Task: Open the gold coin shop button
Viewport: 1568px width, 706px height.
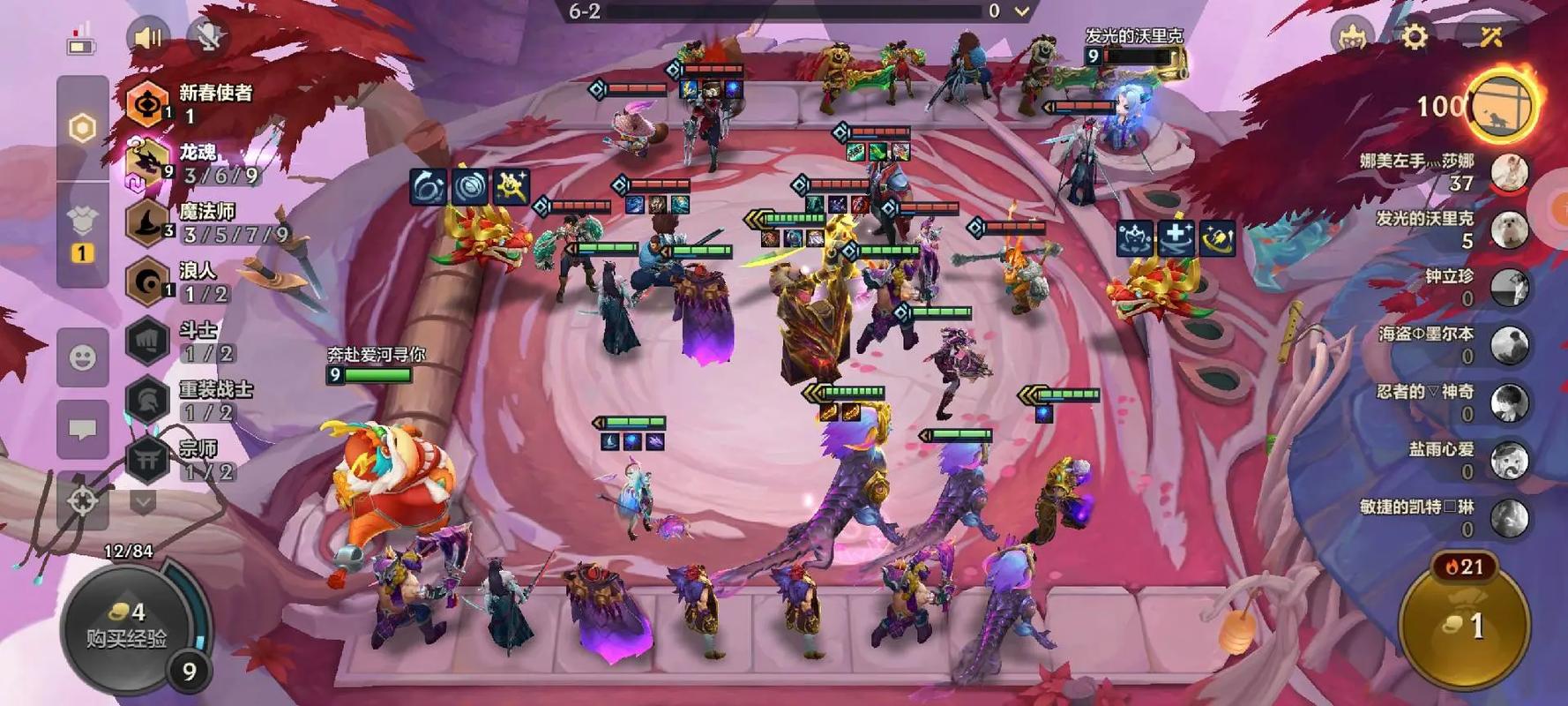Action: coord(1465,625)
